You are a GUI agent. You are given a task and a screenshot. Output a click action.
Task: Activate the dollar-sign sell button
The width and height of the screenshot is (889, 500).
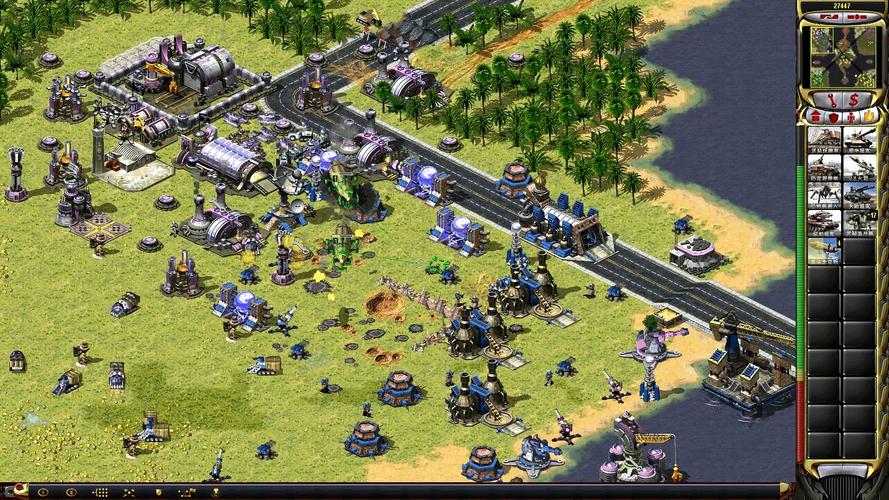pyautogui.click(x=853, y=99)
